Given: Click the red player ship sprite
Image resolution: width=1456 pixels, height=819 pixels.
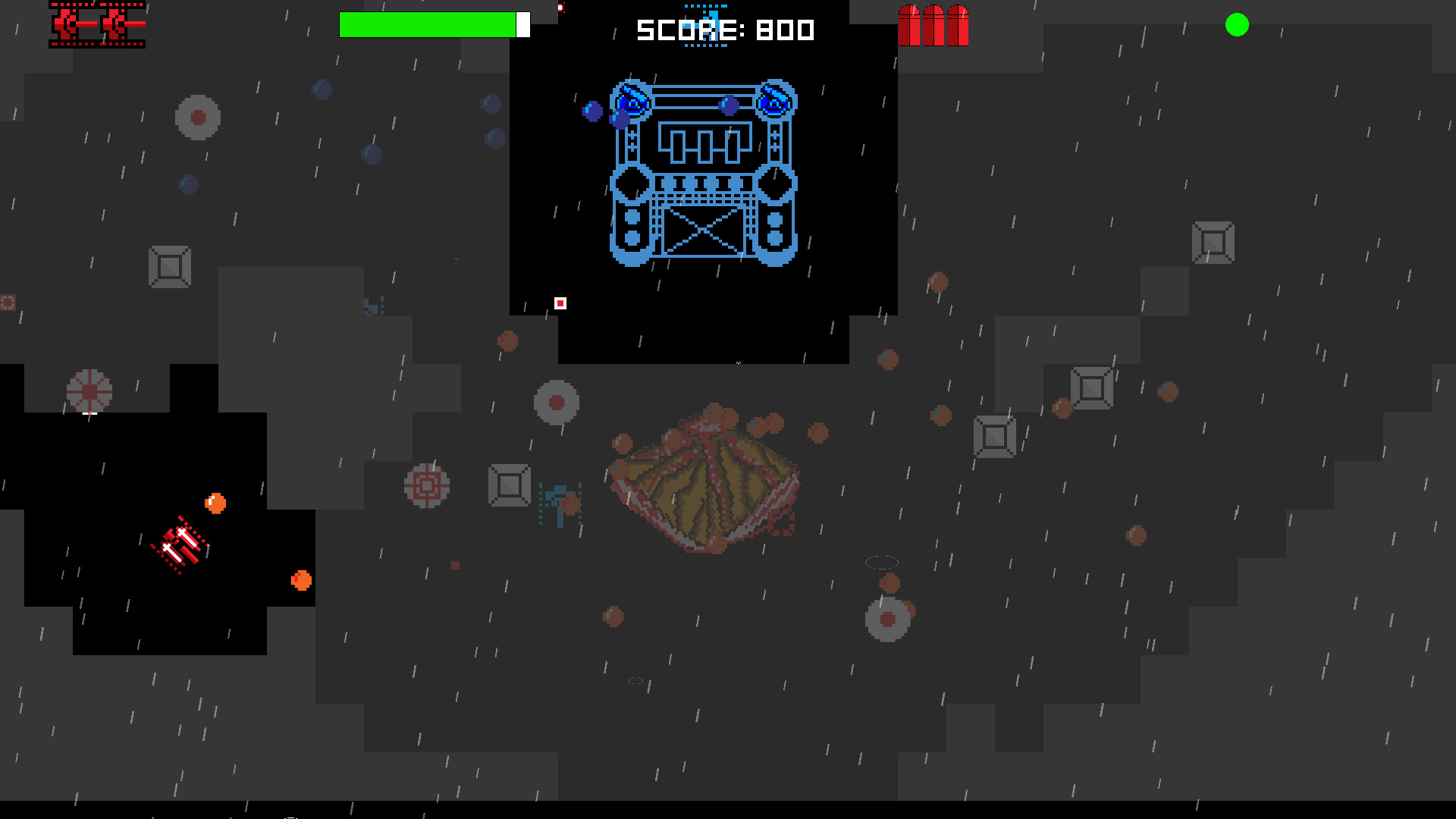Looking at the screenshot, I should coord(180,544).
